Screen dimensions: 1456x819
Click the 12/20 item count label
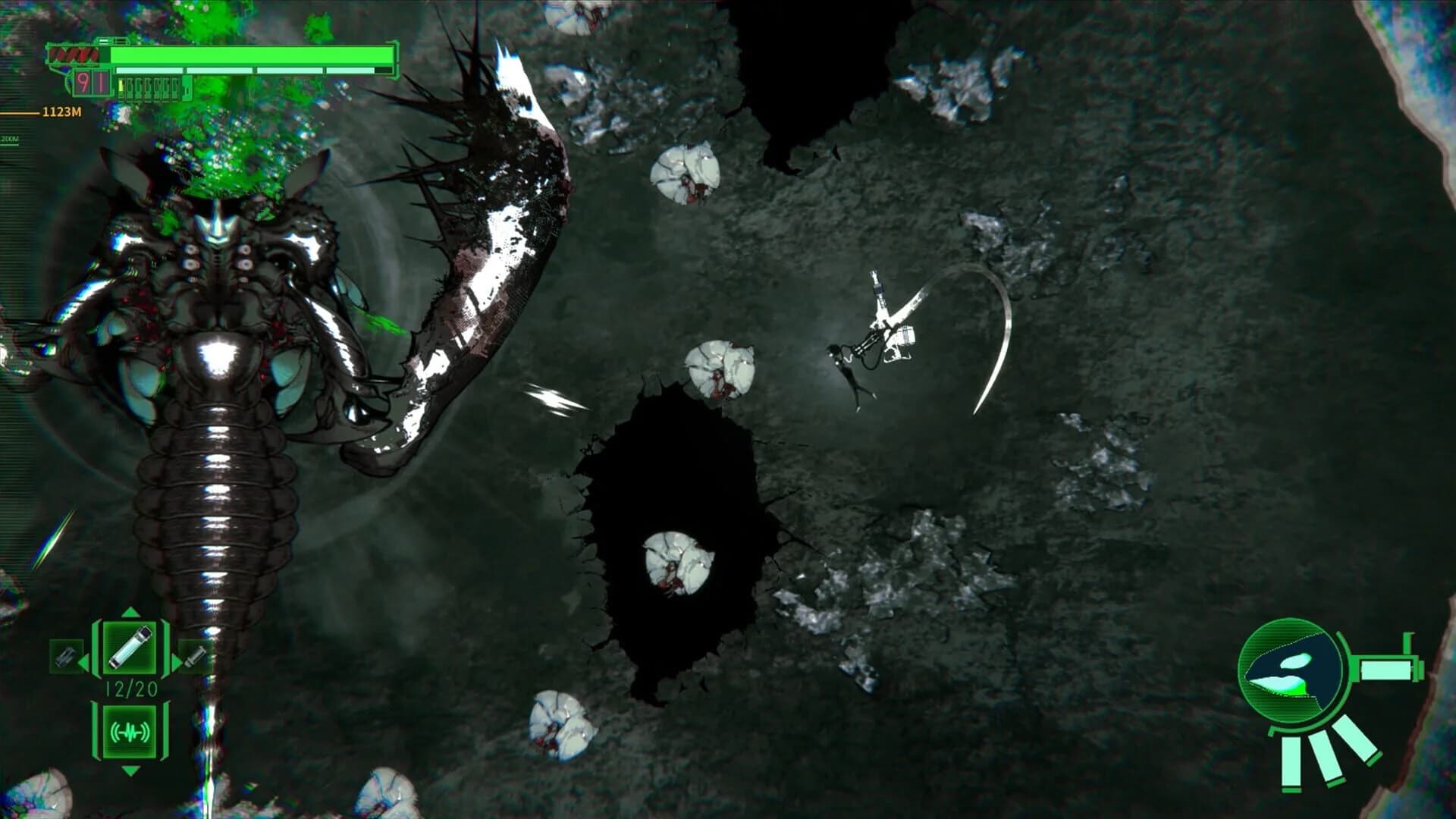(130, 689)
